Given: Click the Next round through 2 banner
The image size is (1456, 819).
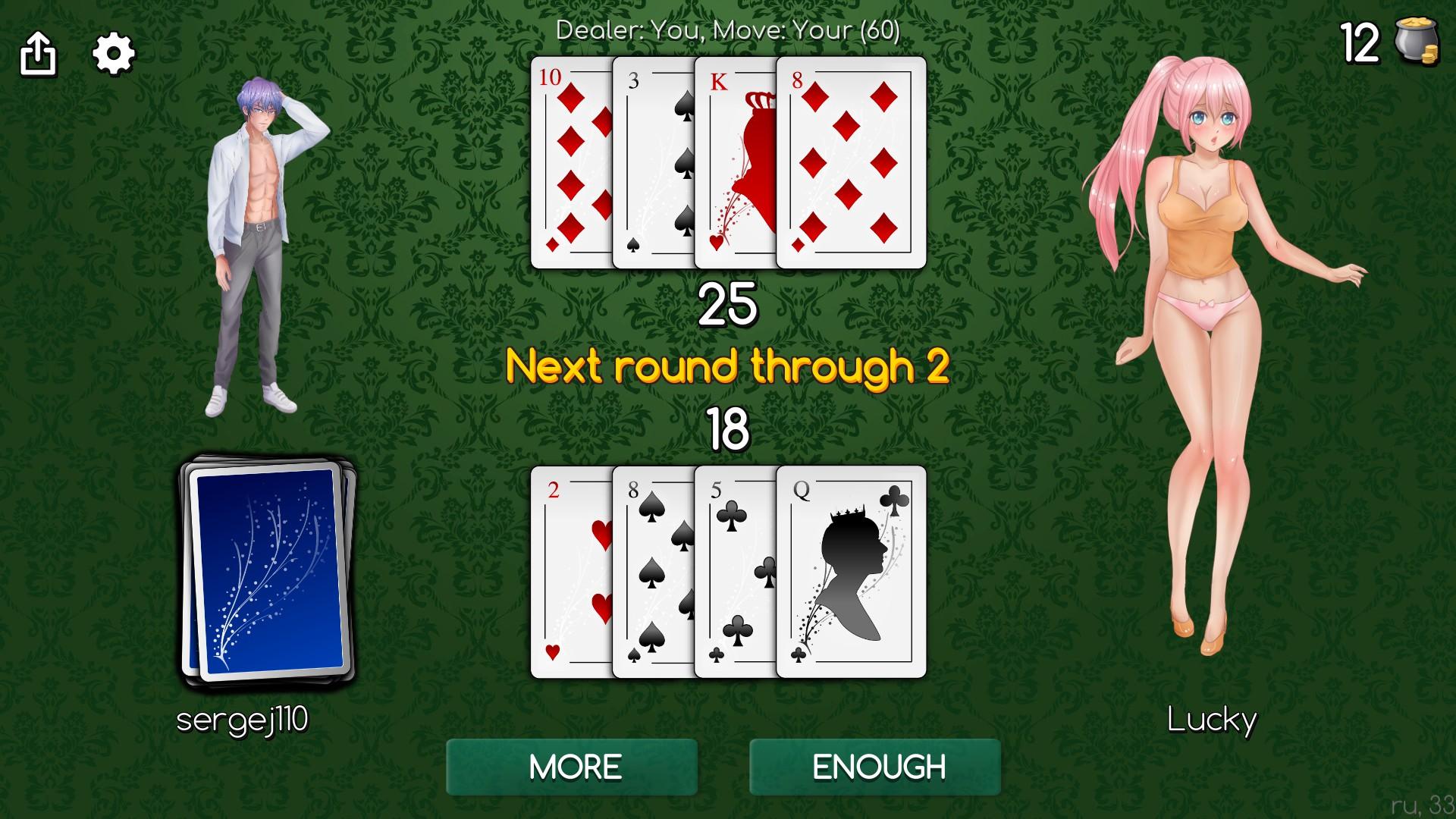Looking at the screenshot, I should (728, 366).
